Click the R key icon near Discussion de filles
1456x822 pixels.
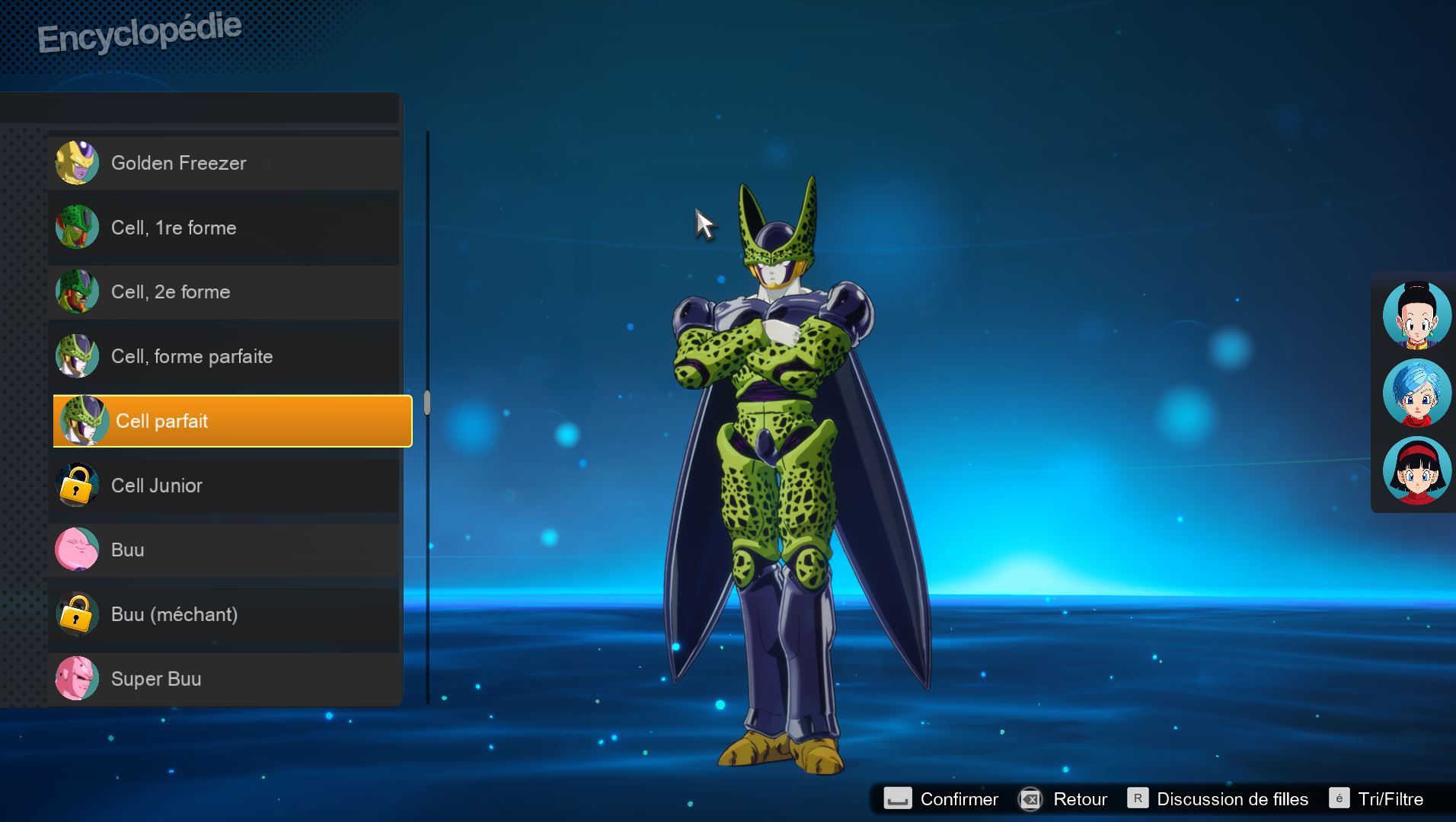[1138, 799]
